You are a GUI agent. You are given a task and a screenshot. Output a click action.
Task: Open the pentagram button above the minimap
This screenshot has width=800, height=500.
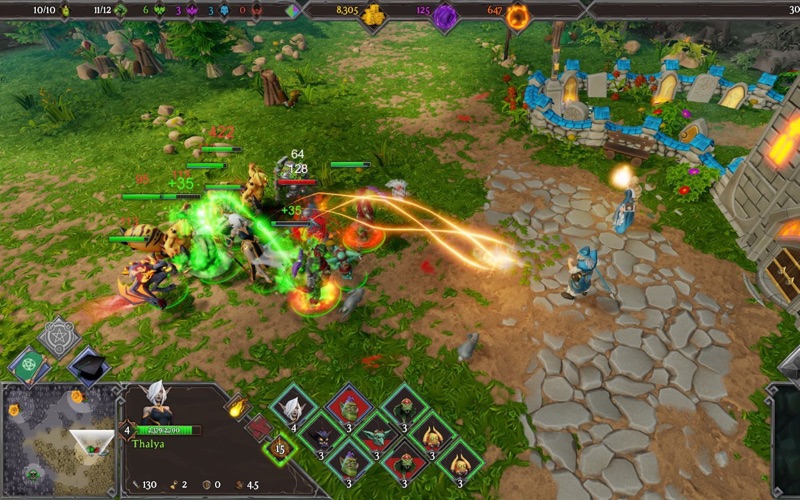[59, 337]
